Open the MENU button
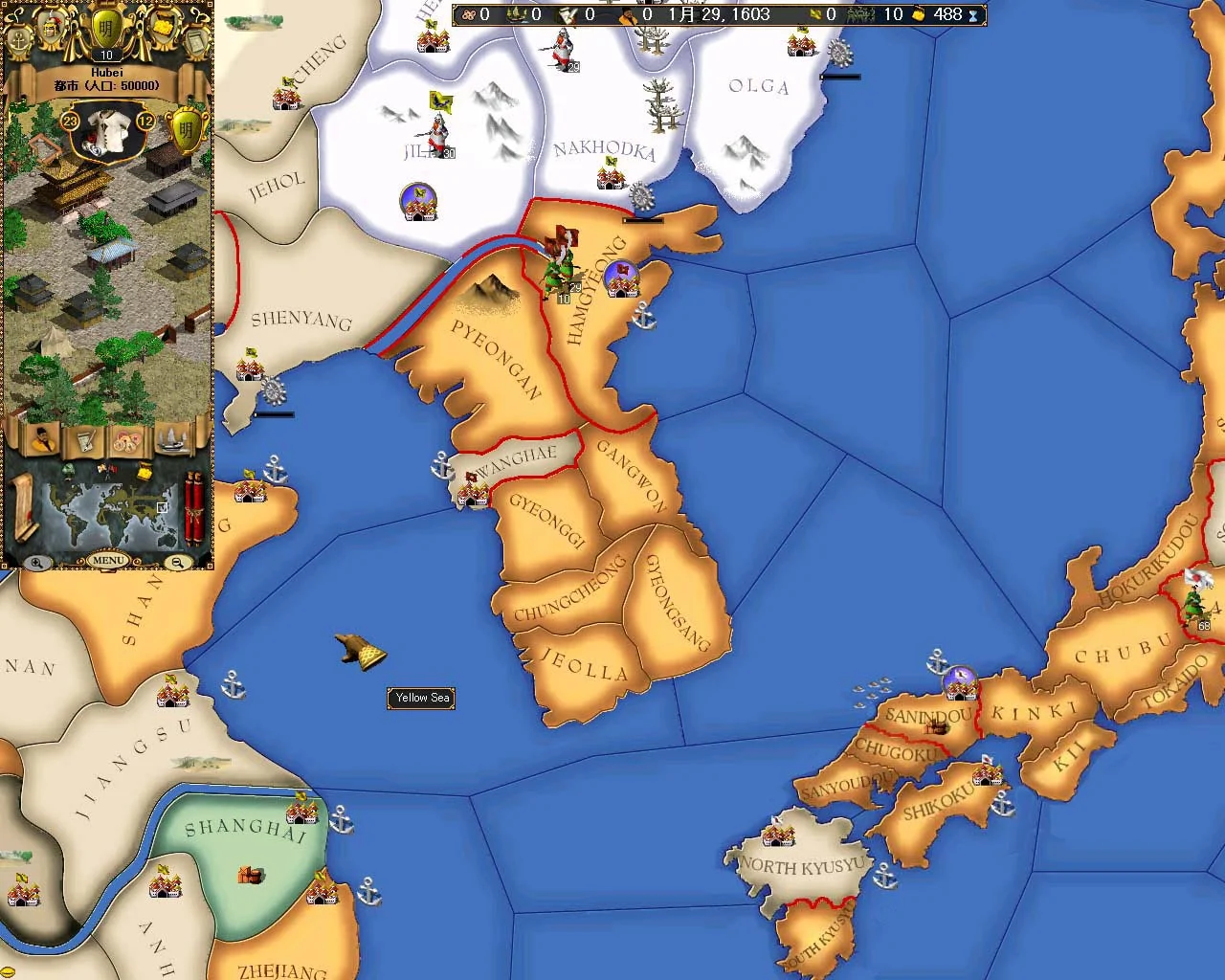 point(109,560)
